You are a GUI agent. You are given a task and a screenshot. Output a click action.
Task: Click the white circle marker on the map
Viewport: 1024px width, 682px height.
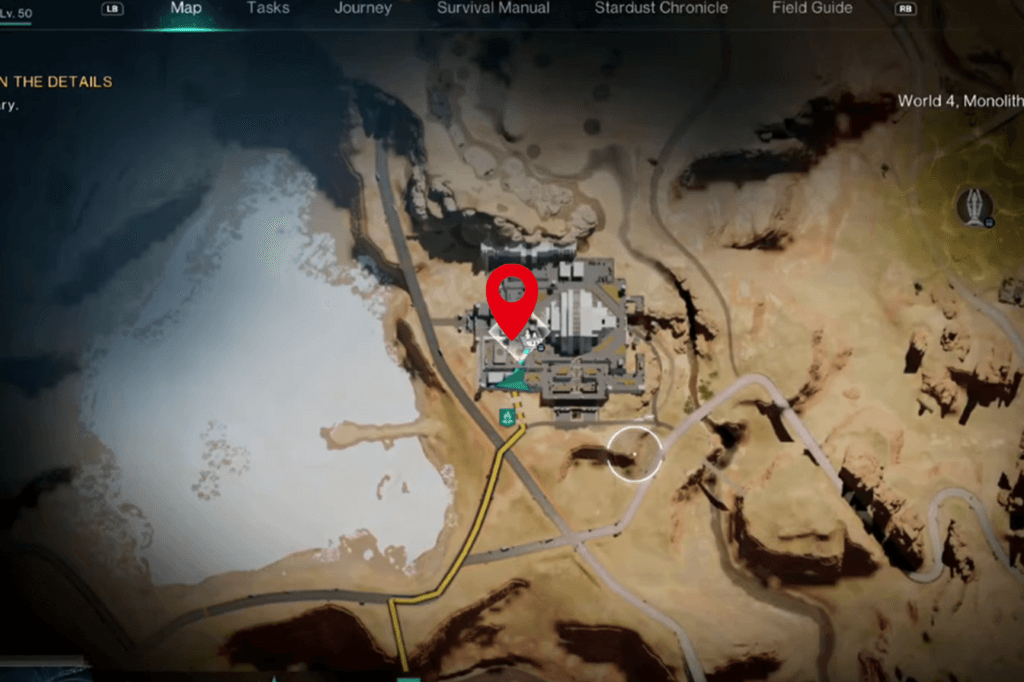(x=635, y=453)
